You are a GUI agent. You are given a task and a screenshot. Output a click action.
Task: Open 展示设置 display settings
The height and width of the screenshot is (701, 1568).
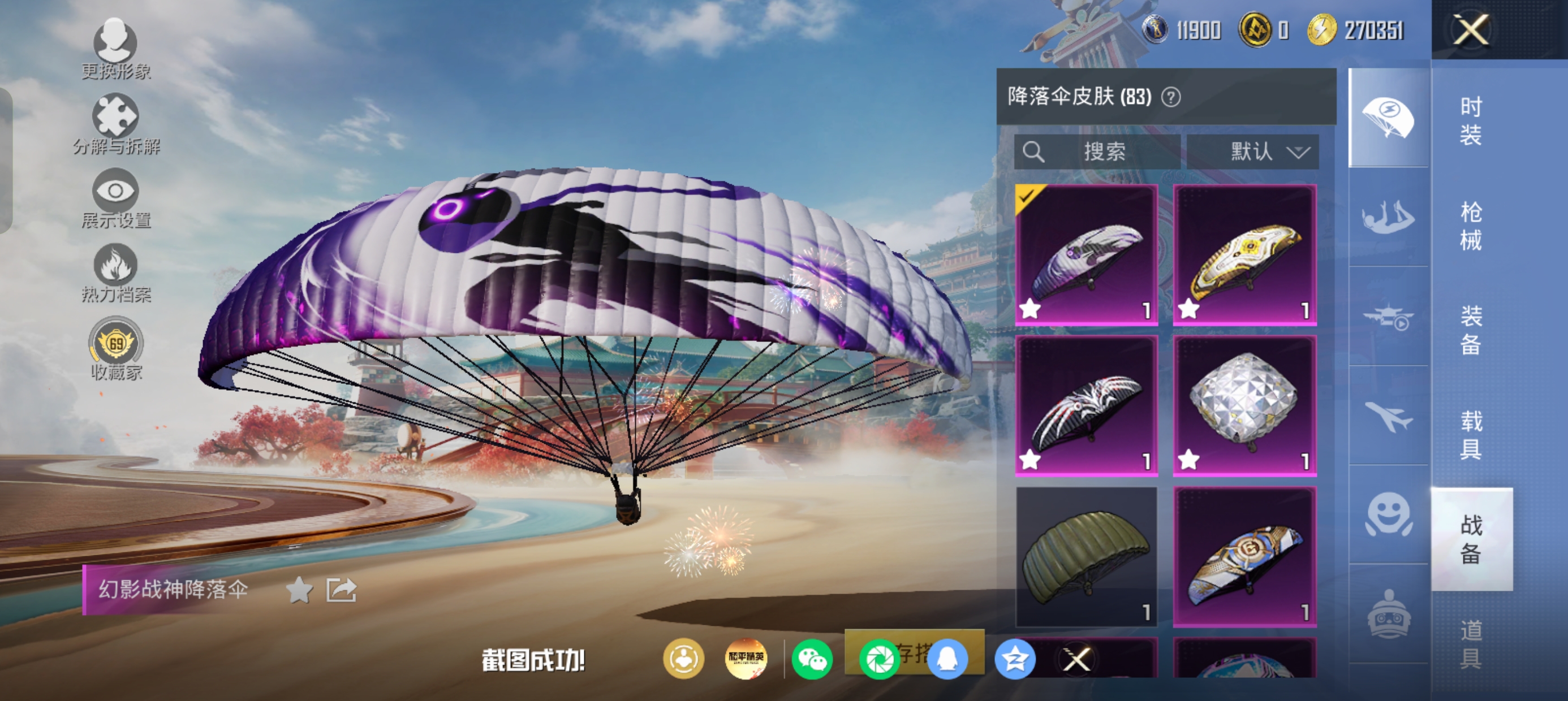coord(115,198)
